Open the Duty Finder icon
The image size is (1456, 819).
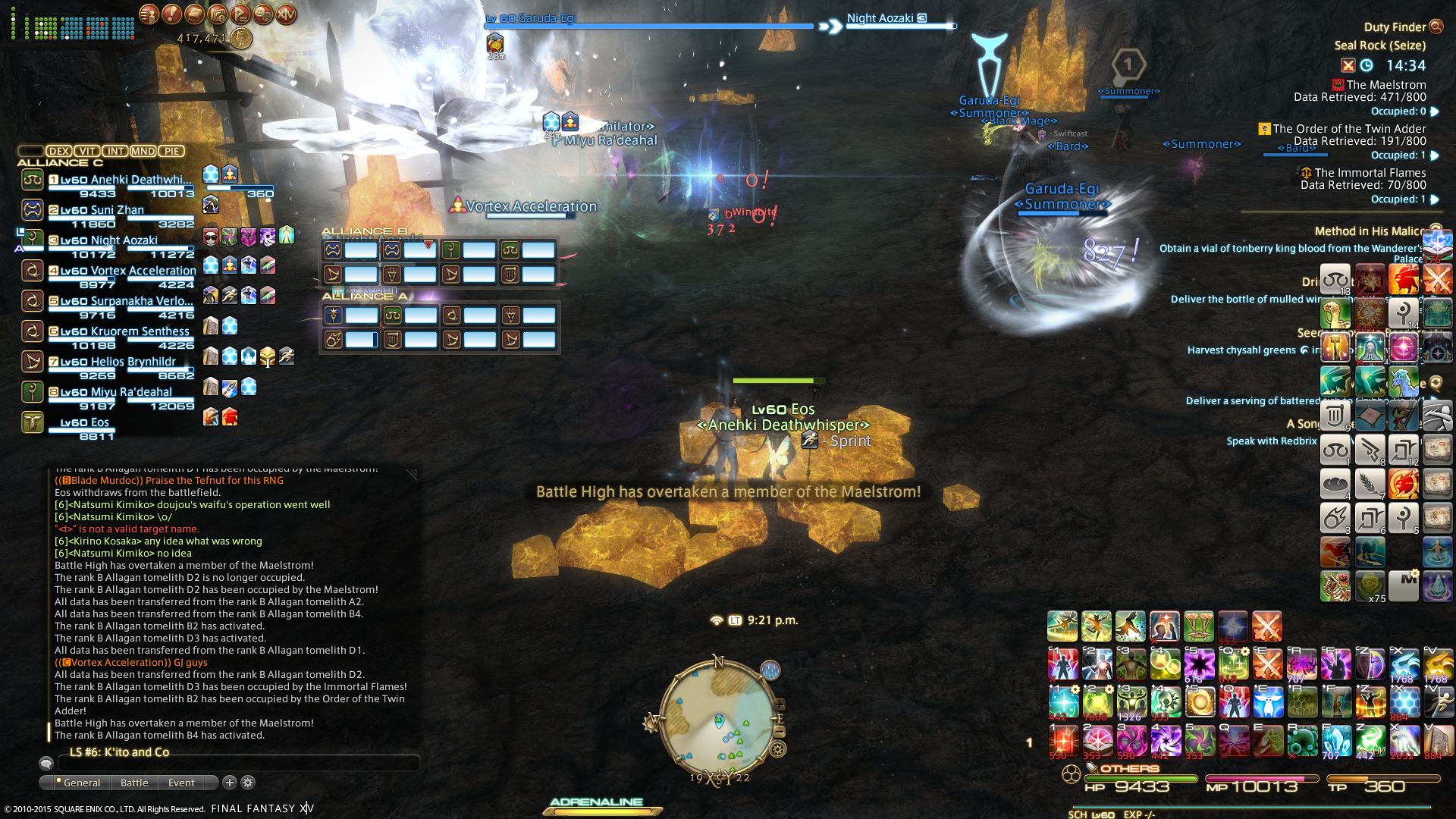[1436, 27]
